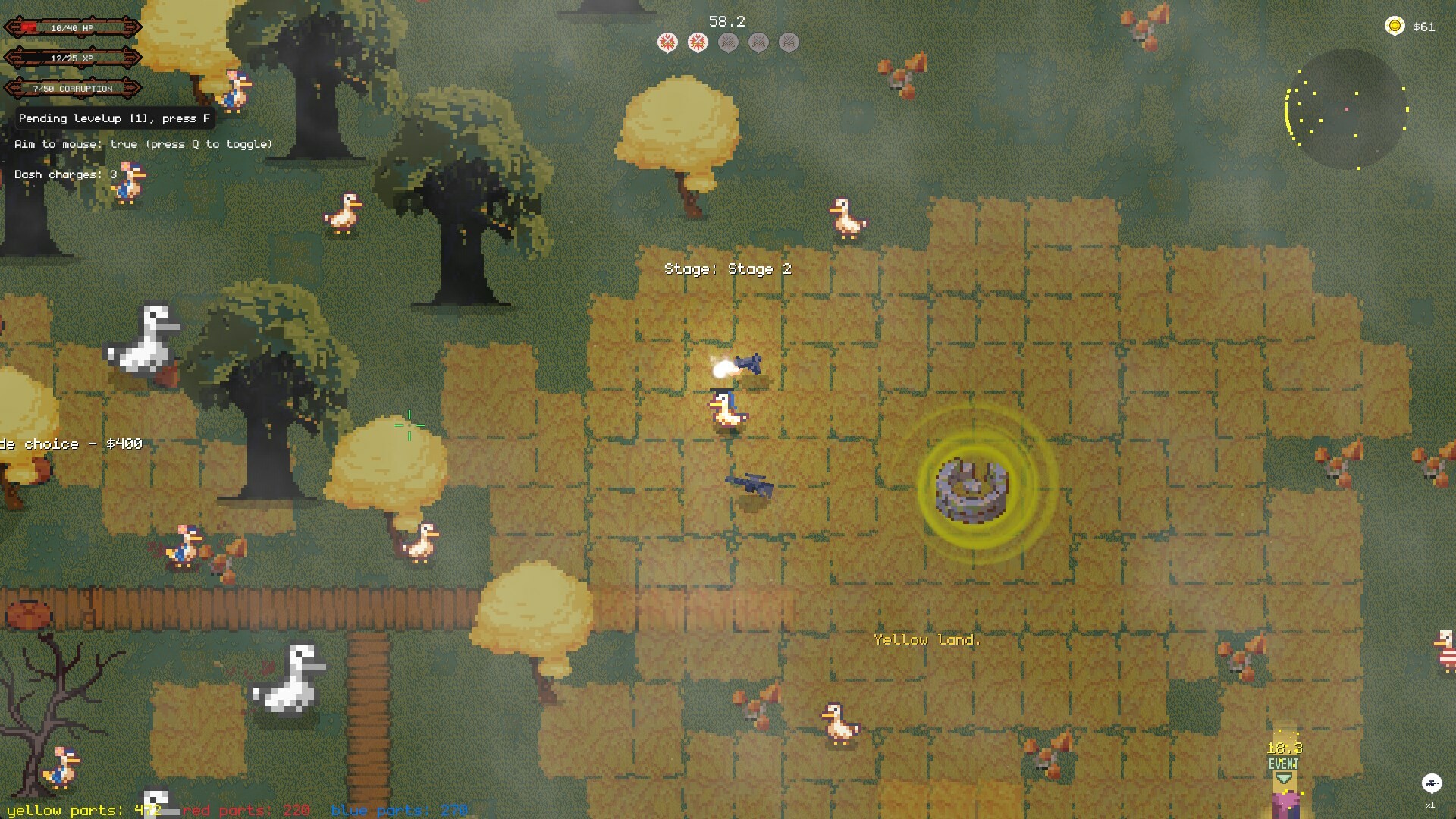Viewport: 1456px width, 819px height.
Task: Click the 10/40 HP health bar
Action: pyautogui.click(x=73, y=27)
